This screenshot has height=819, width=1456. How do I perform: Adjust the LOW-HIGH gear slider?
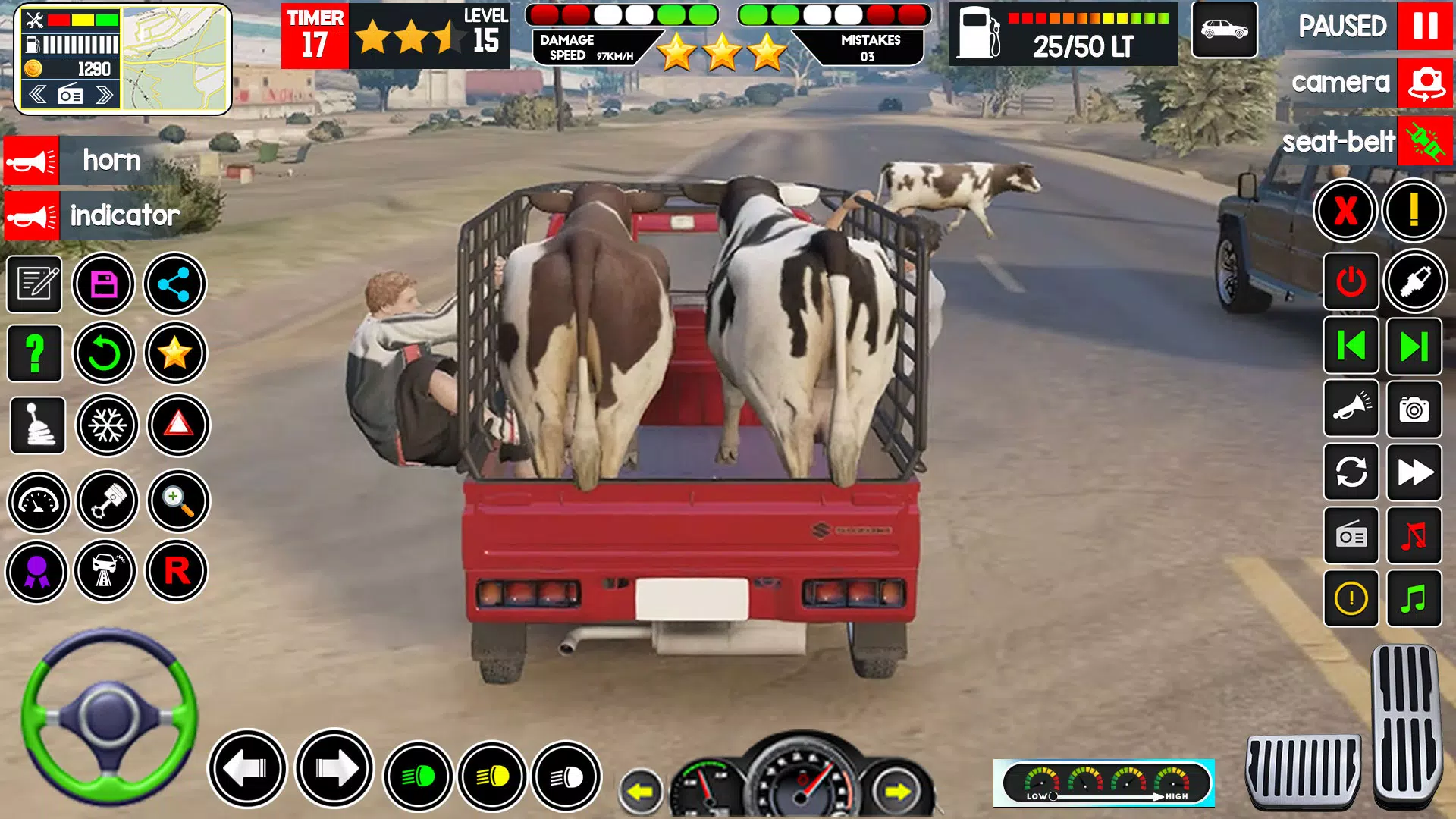point(1054,796)
